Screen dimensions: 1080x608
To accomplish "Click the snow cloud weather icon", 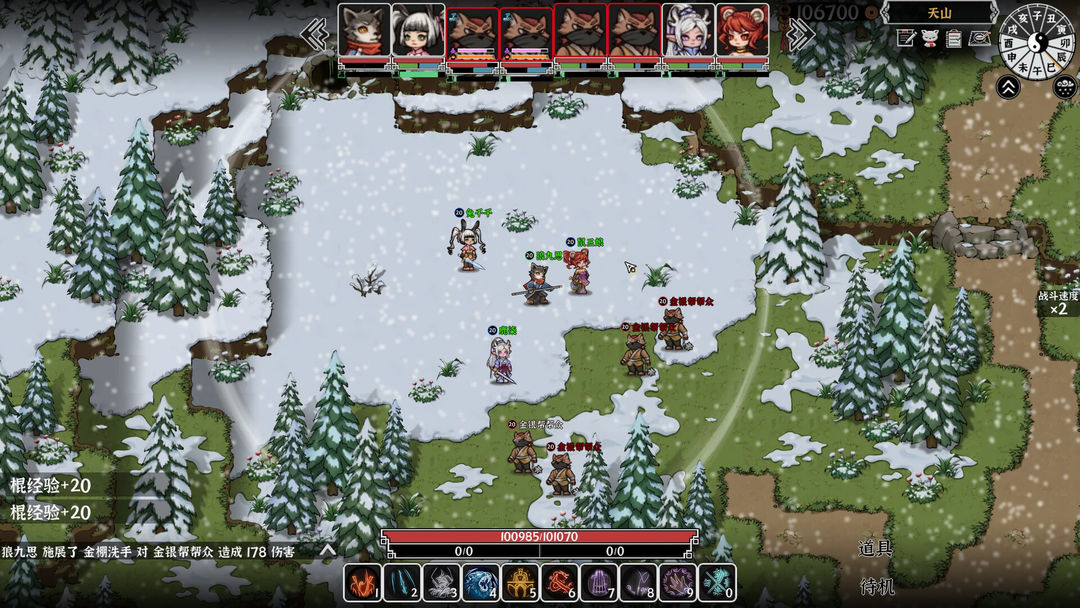I will point(1065,87).
